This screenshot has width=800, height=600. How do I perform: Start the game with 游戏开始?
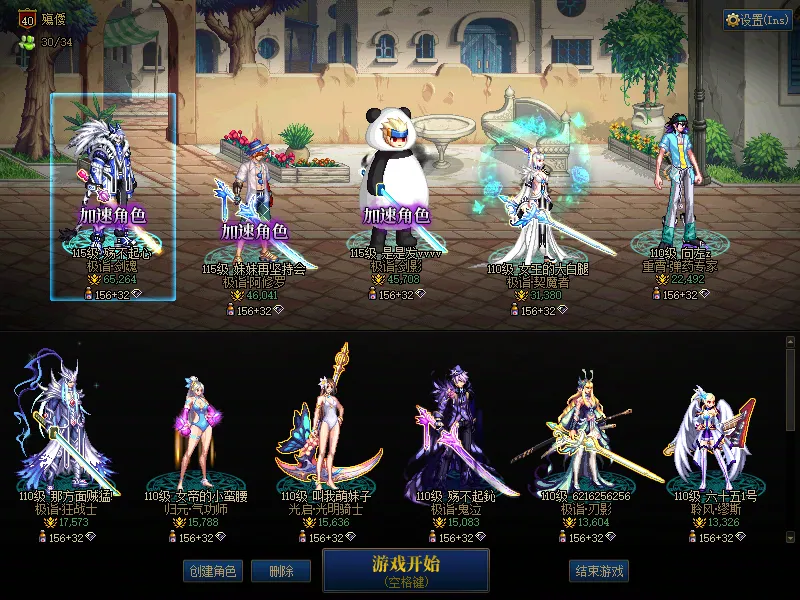(x=405, y=569)
